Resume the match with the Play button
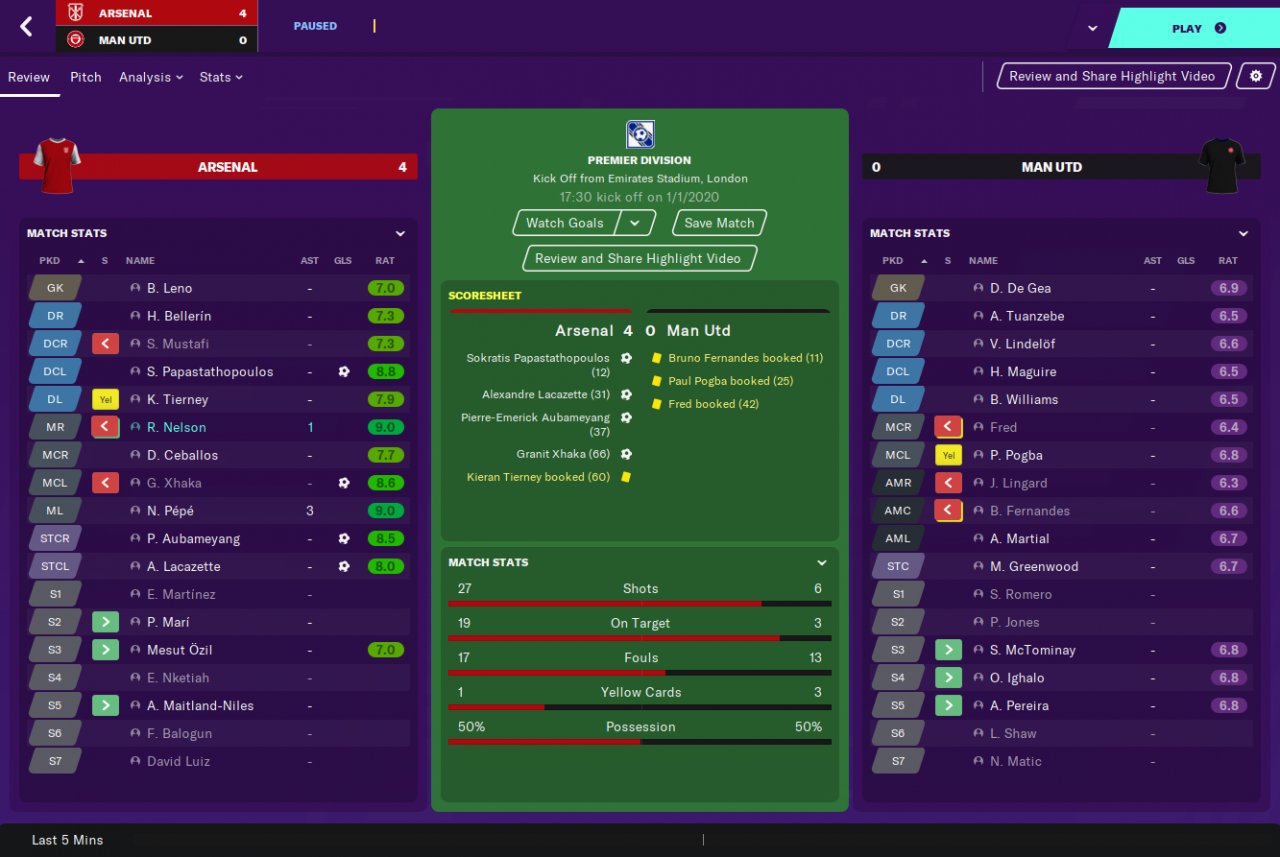 (x=1197, y=28)
